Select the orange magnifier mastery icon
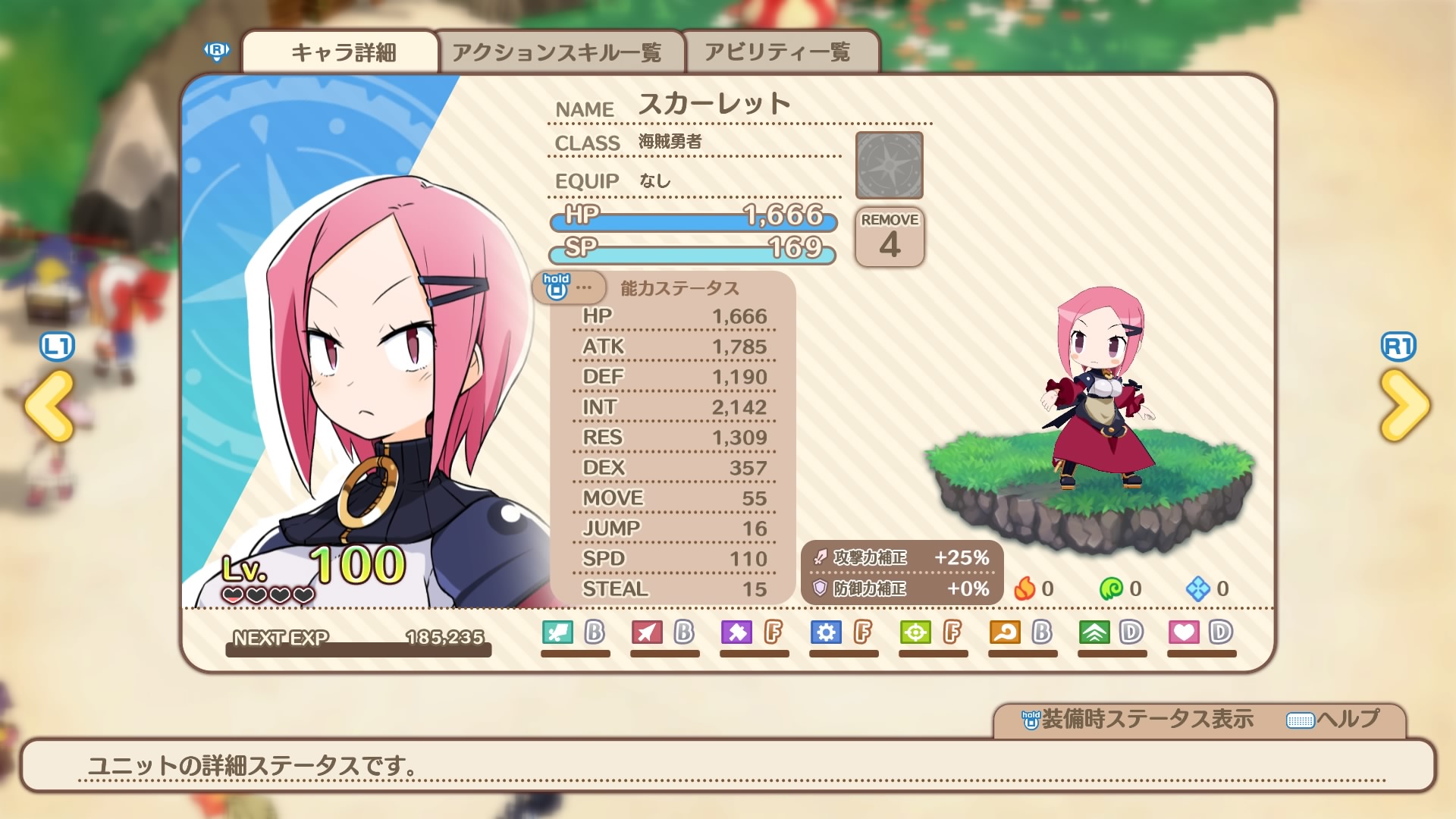1456x819 pixels. point(1005,632)
